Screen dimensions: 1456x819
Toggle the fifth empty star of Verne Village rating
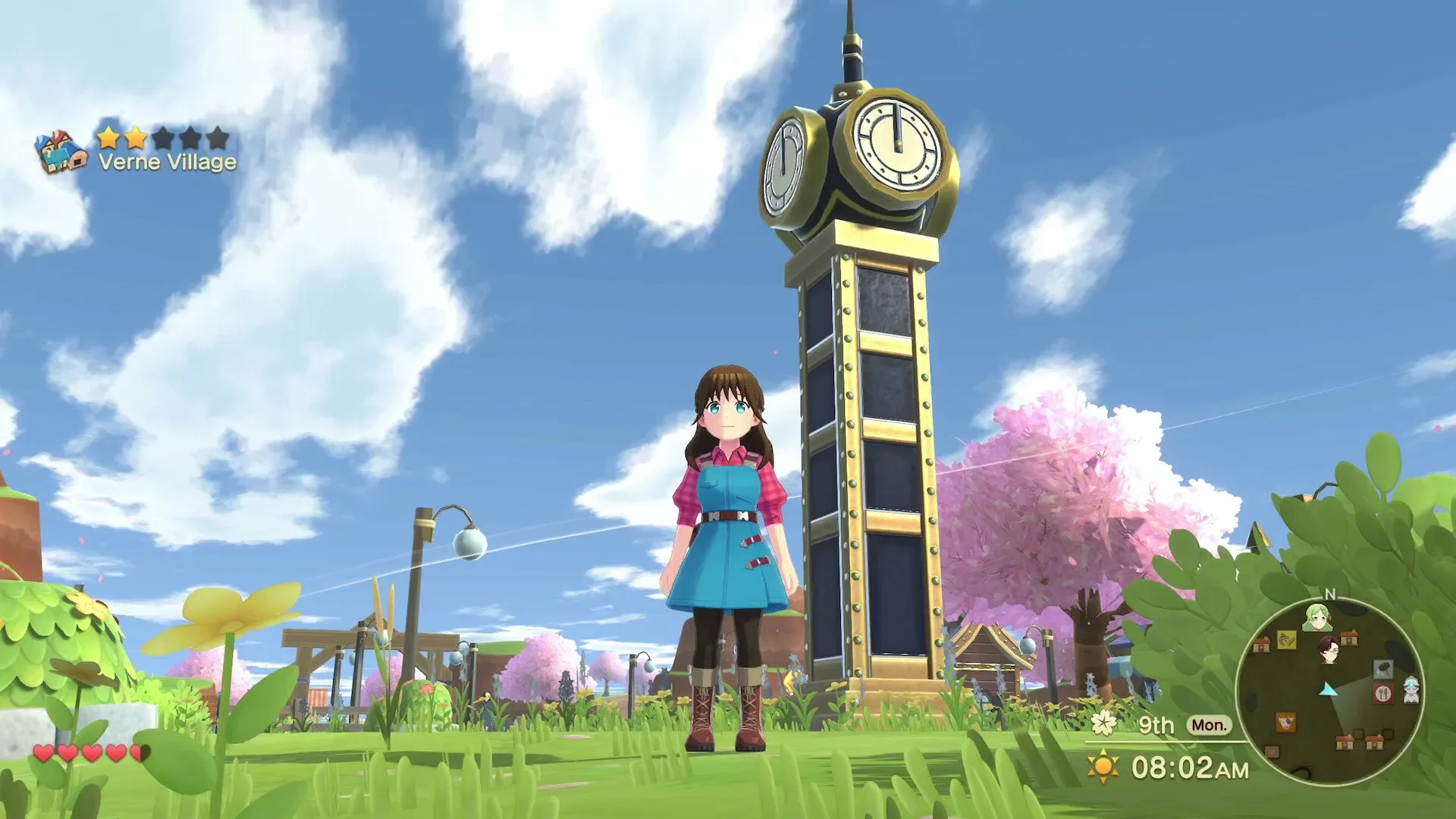point(218,137)
